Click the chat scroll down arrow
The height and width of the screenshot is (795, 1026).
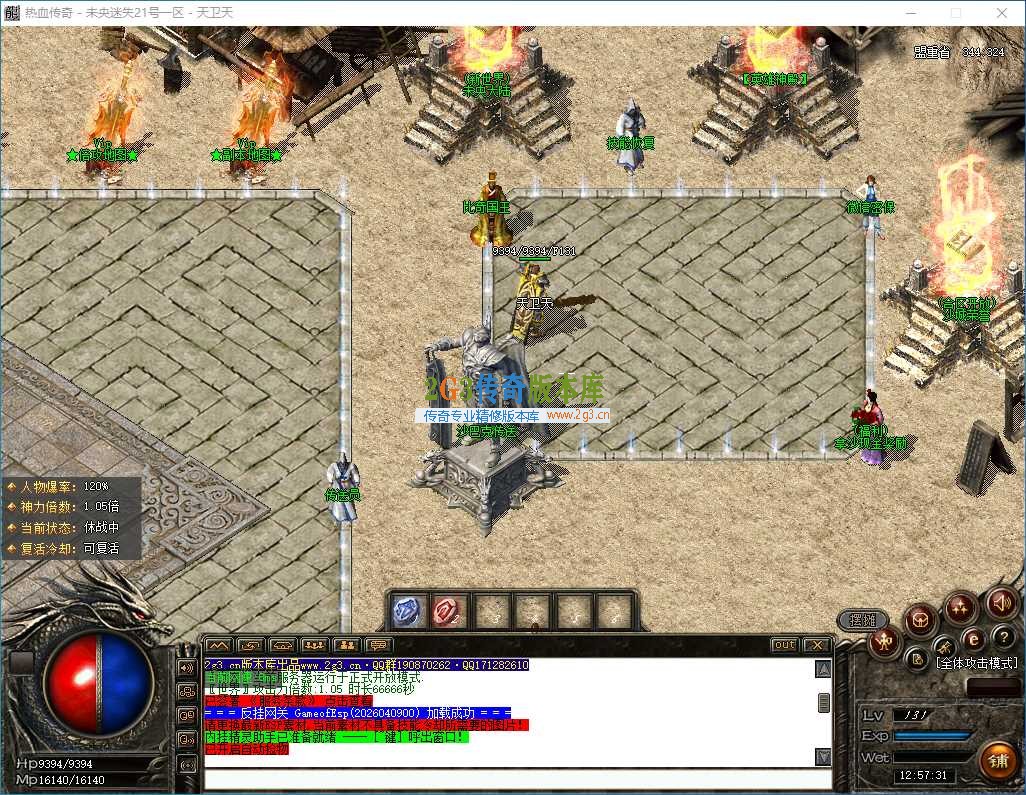click(x=823, y=756)
